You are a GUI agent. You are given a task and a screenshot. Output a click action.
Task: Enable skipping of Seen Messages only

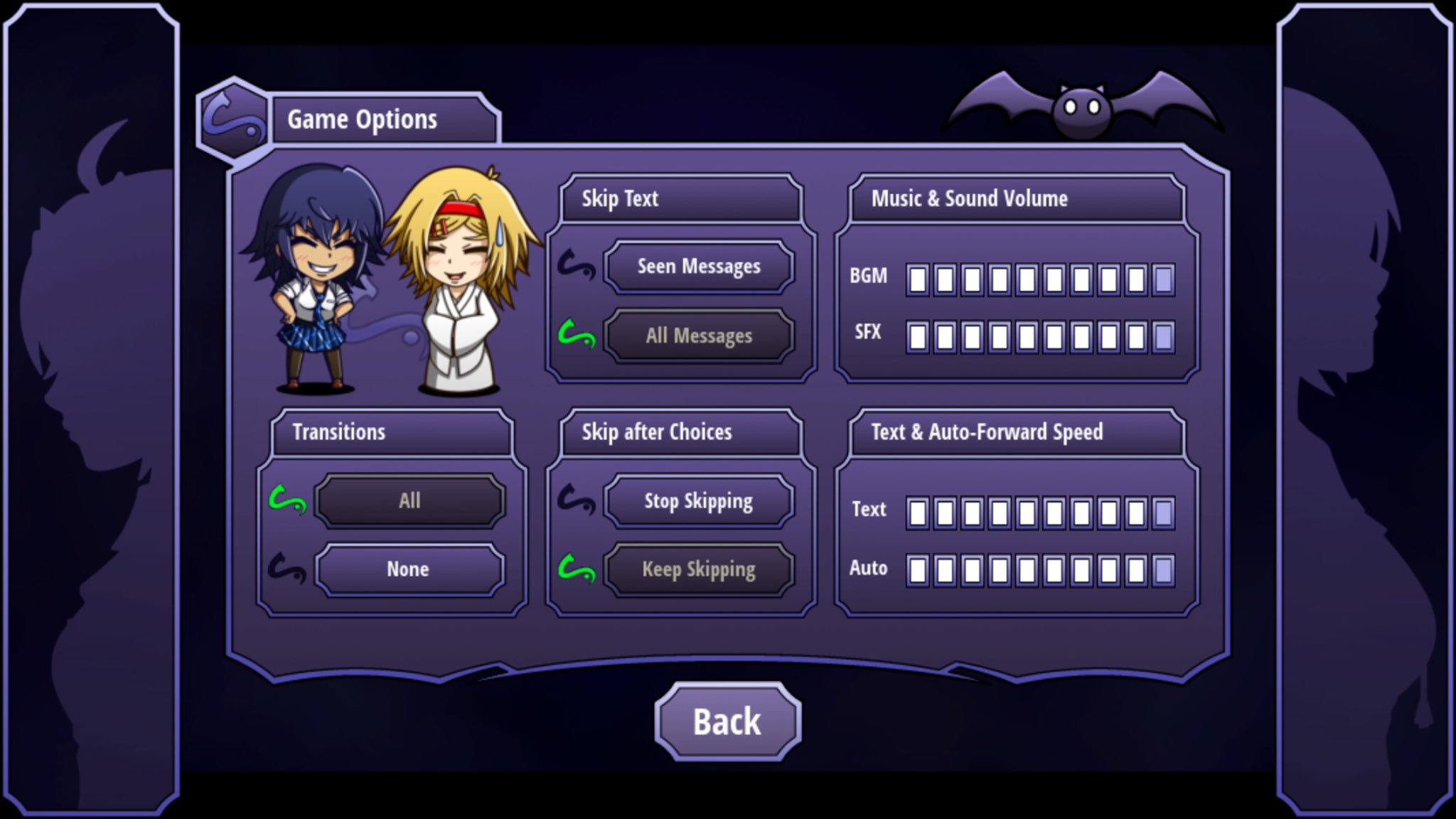[699, 267]
